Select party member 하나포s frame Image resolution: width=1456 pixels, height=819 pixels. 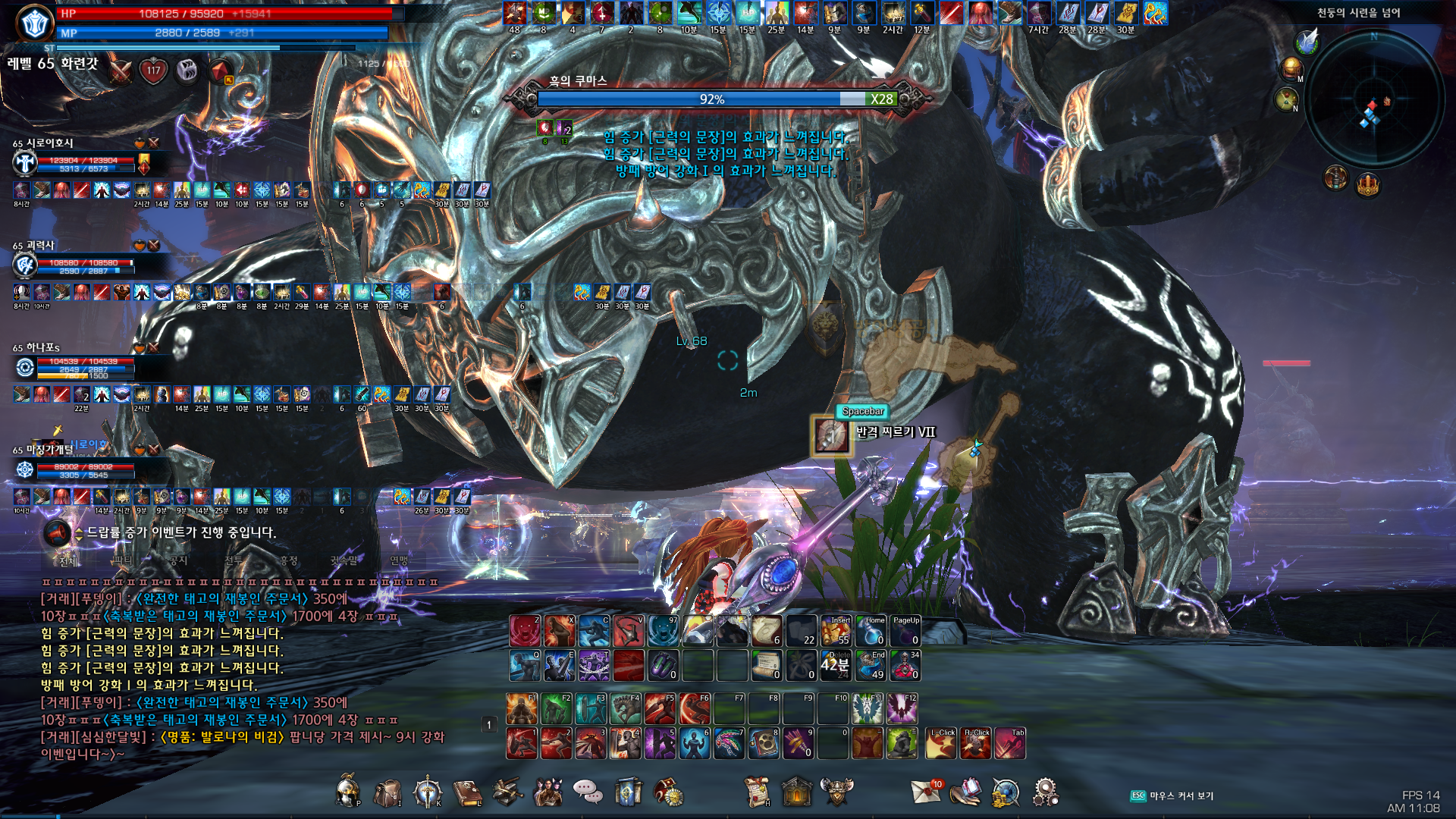click(x=76, y=367)
